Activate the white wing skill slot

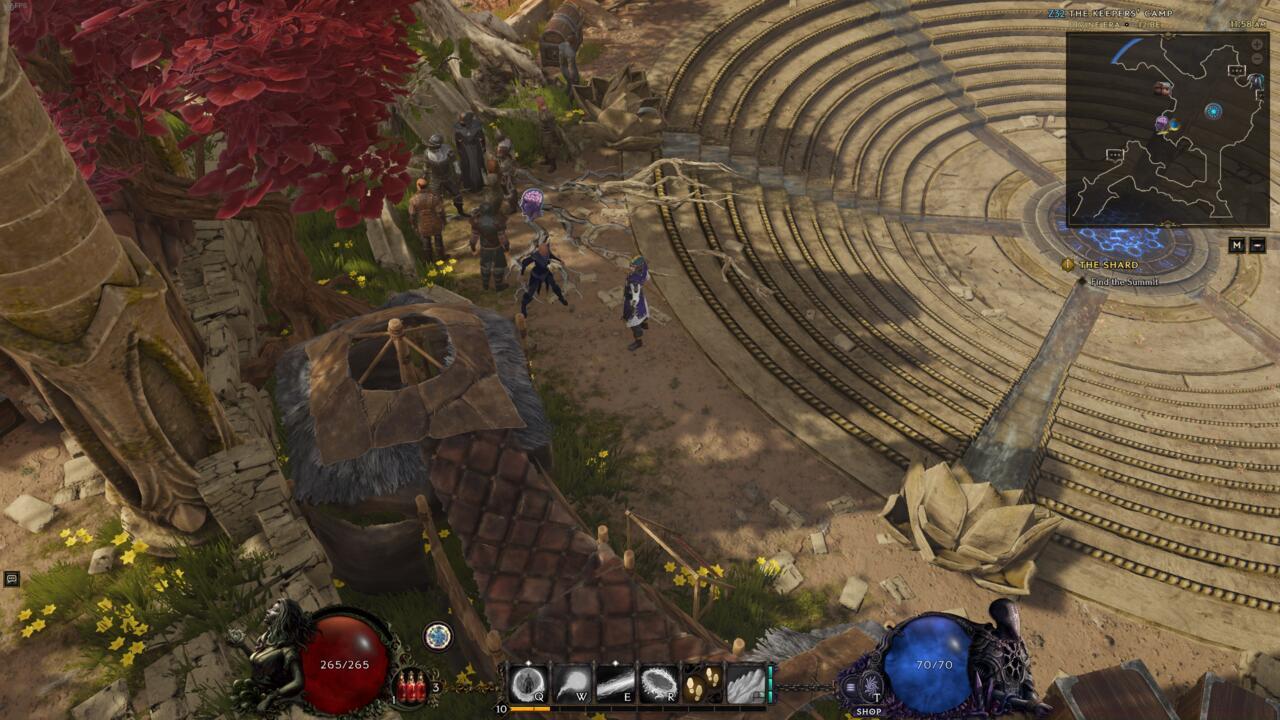pos(744,684)
